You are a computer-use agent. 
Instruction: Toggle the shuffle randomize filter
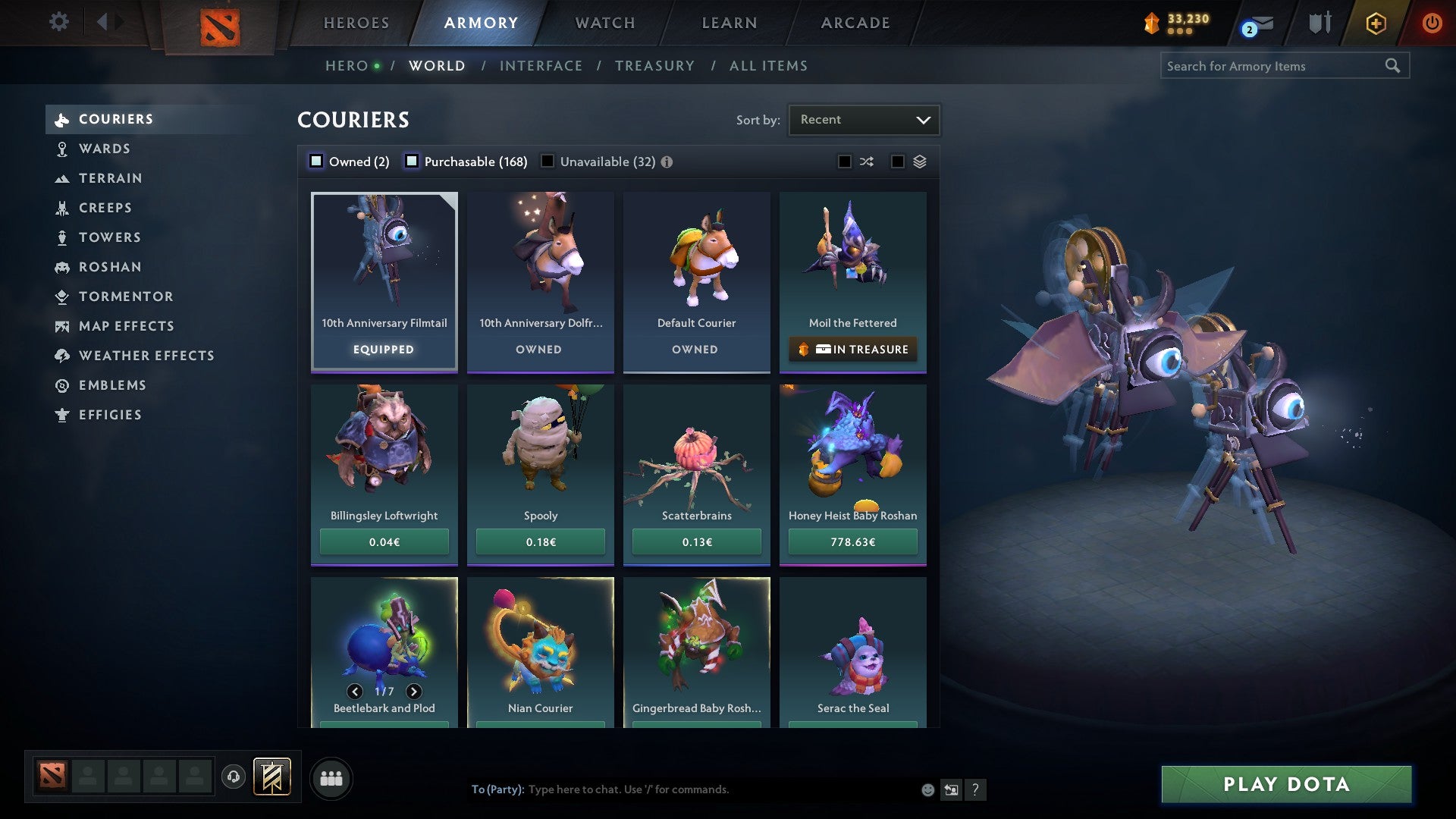pos(866,161)
